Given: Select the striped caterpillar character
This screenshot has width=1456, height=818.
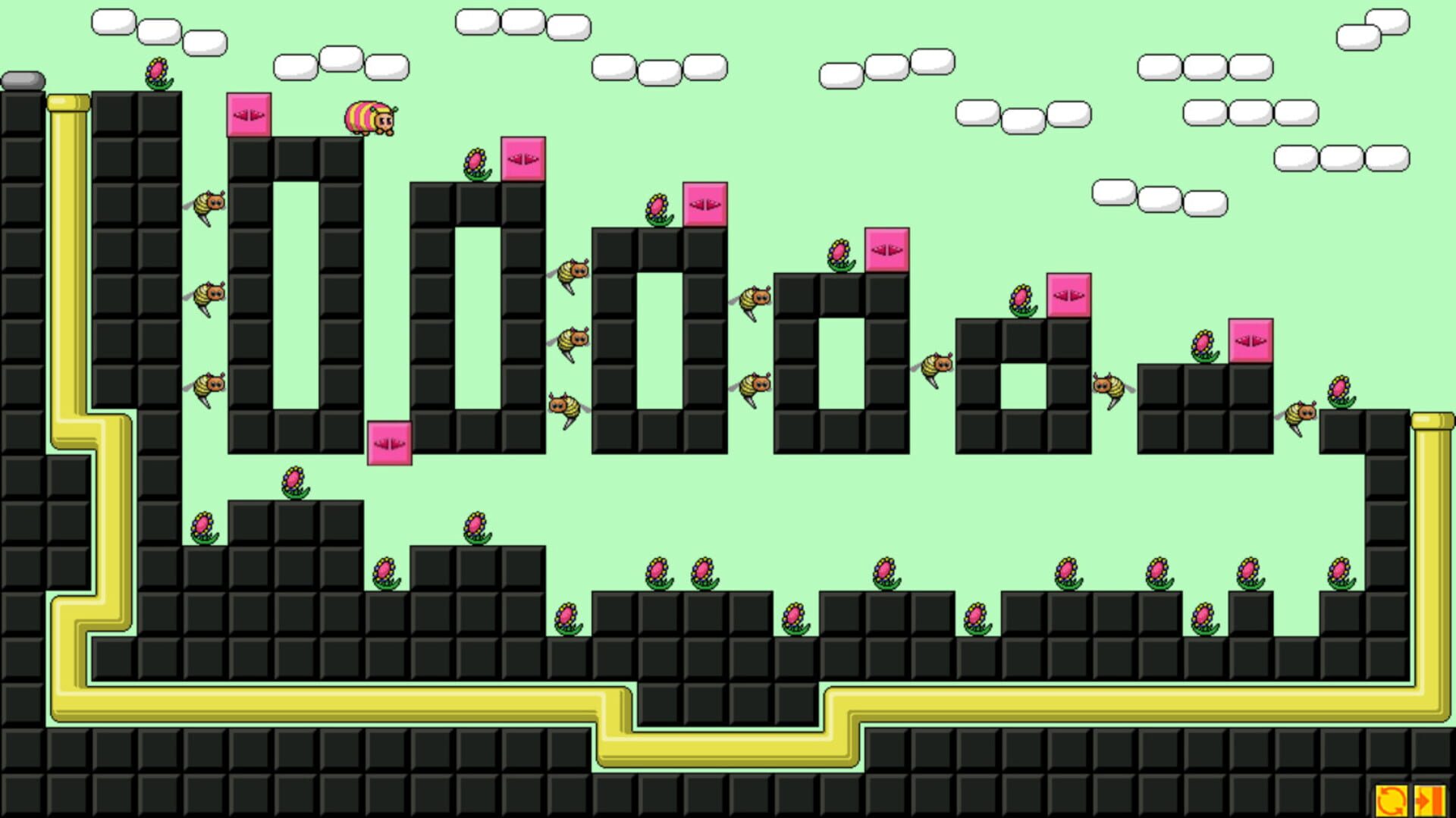Looking at the screenshot, I should 369,118.
